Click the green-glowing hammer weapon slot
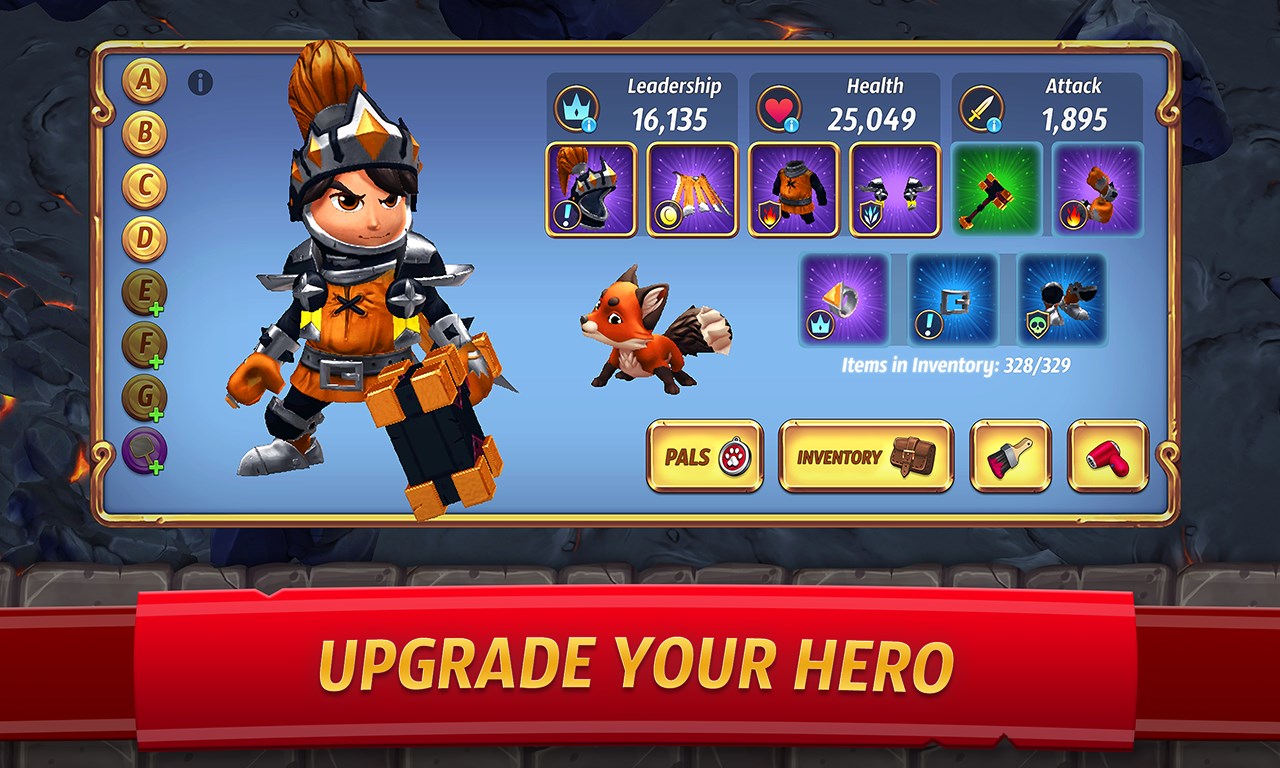This screenshot has width=1280, height=768. tap(997, 190)
